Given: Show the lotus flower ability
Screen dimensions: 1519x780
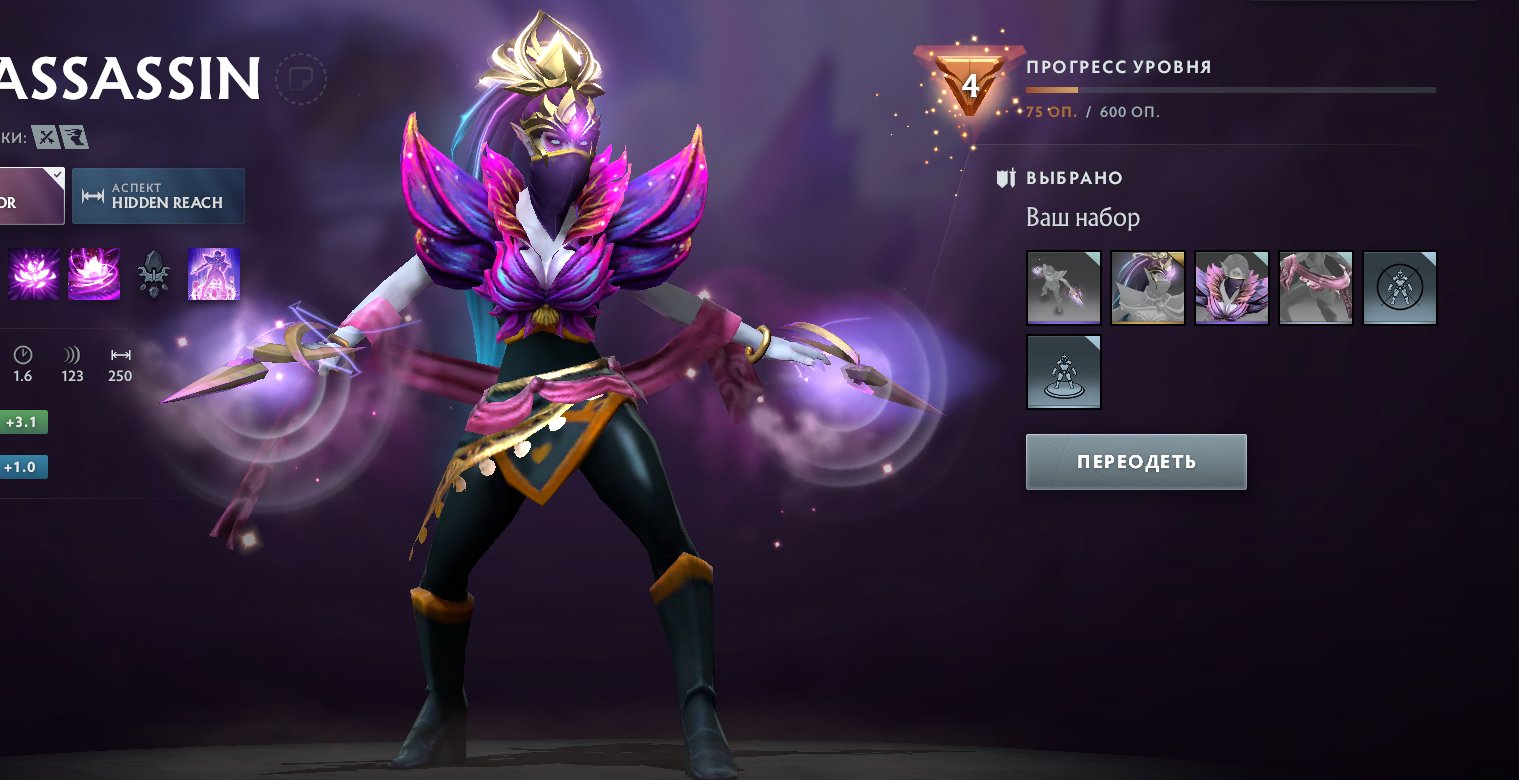Looking at the screenshot, I should [34, 274].
